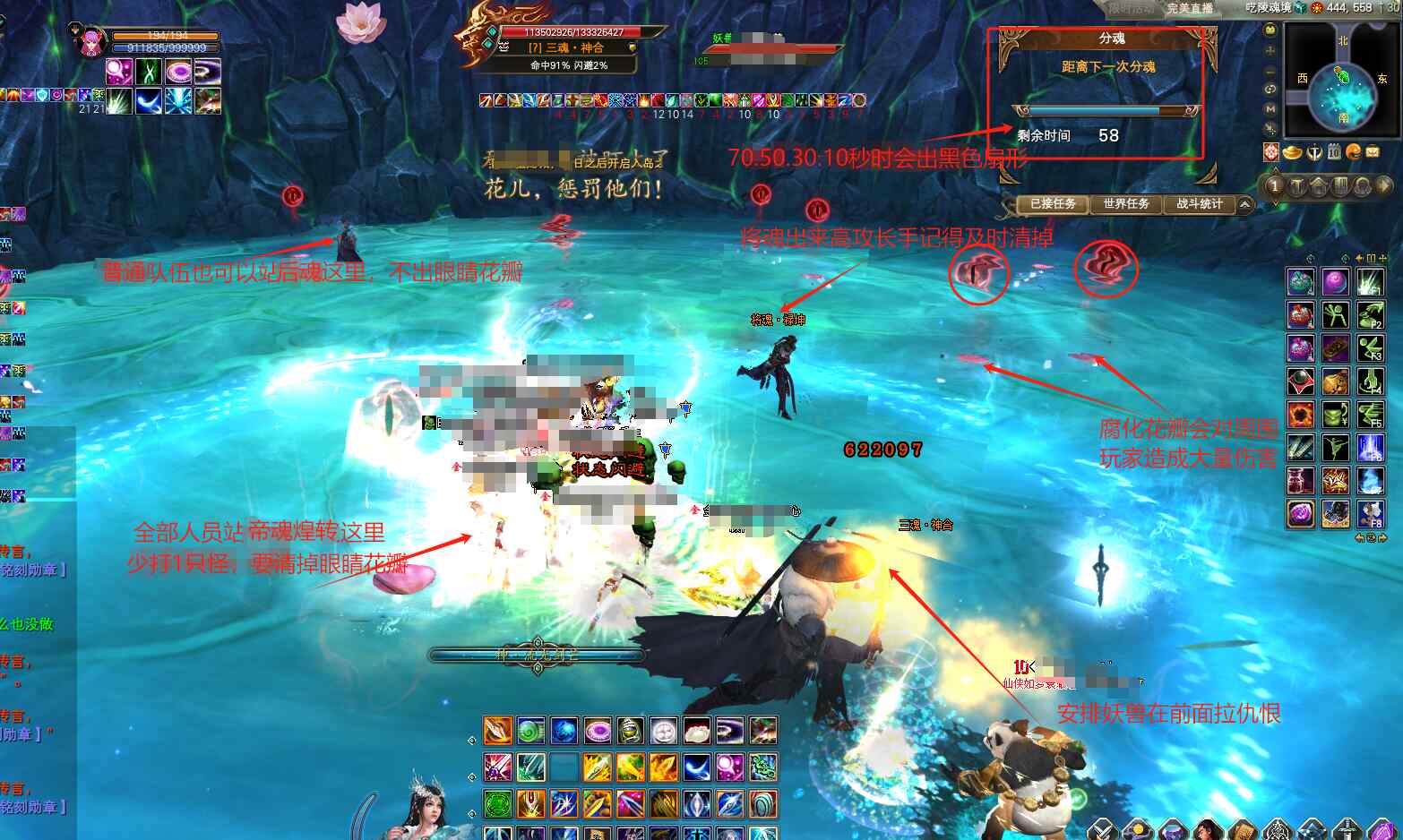
Task: Collapse the quest tracker with the arrow button
Action: click(1244, 205)
